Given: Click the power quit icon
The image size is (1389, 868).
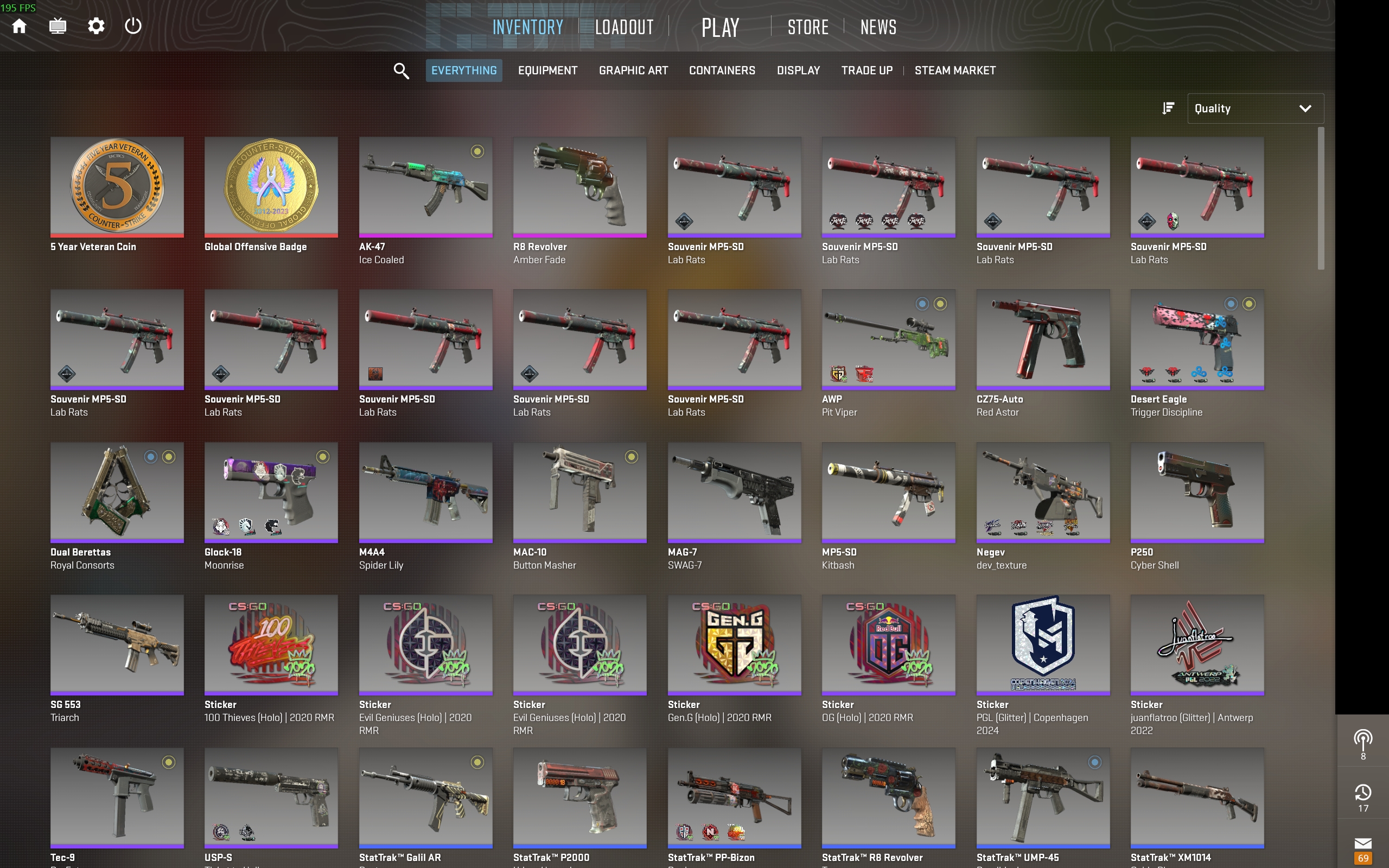Looking at the screenshot, I should tap(133, 27).
